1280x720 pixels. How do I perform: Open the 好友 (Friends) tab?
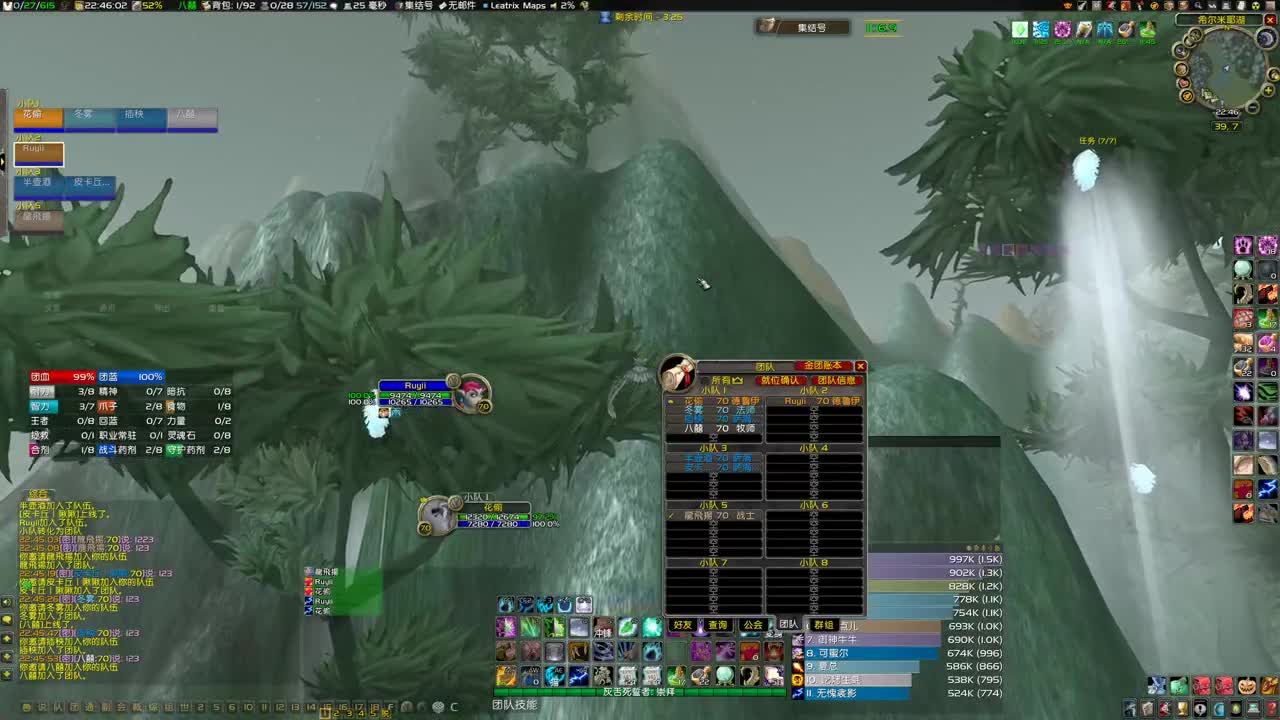[682, 624]
